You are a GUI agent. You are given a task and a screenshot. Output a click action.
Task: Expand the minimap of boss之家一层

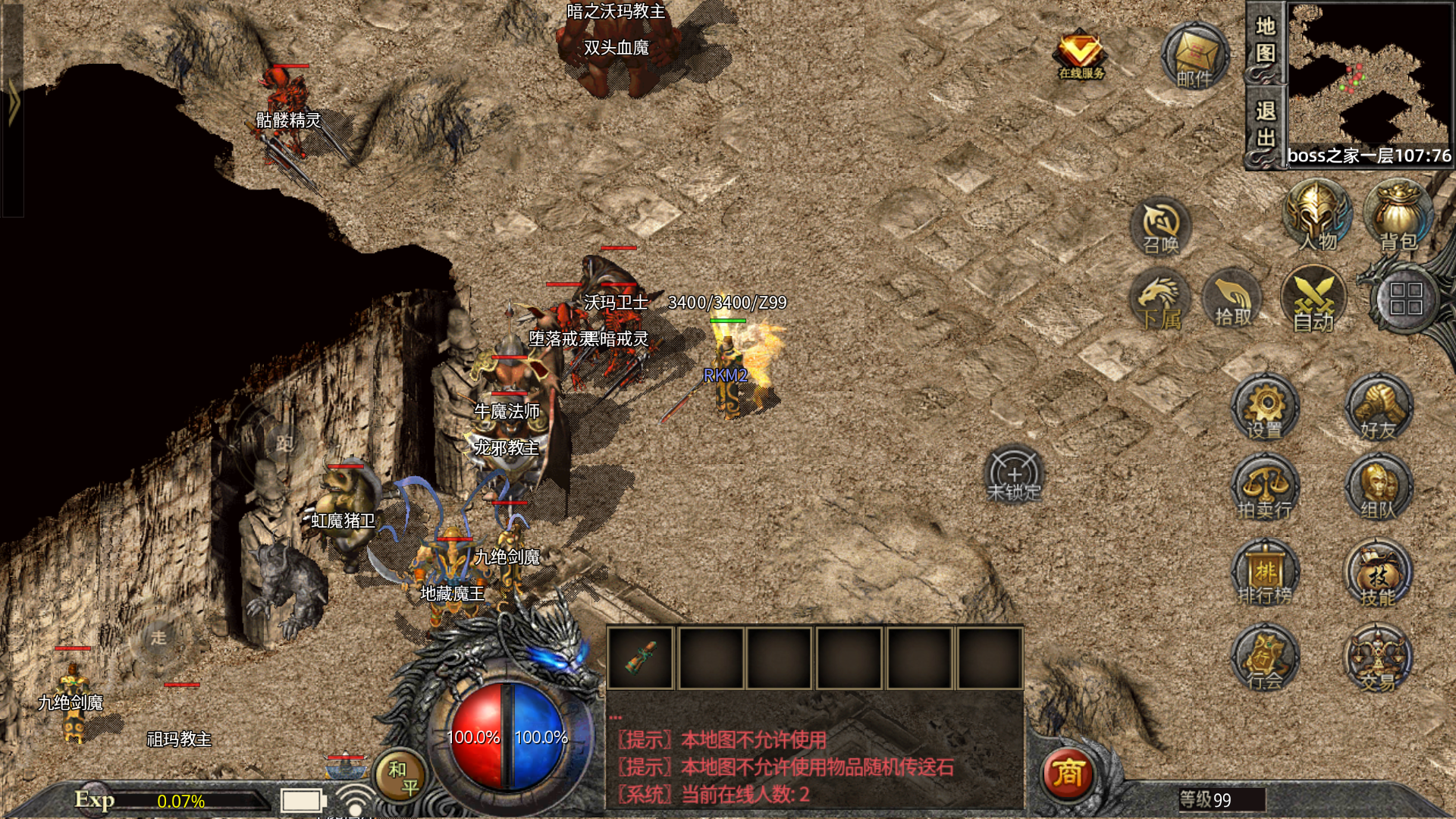(1369, 76)
